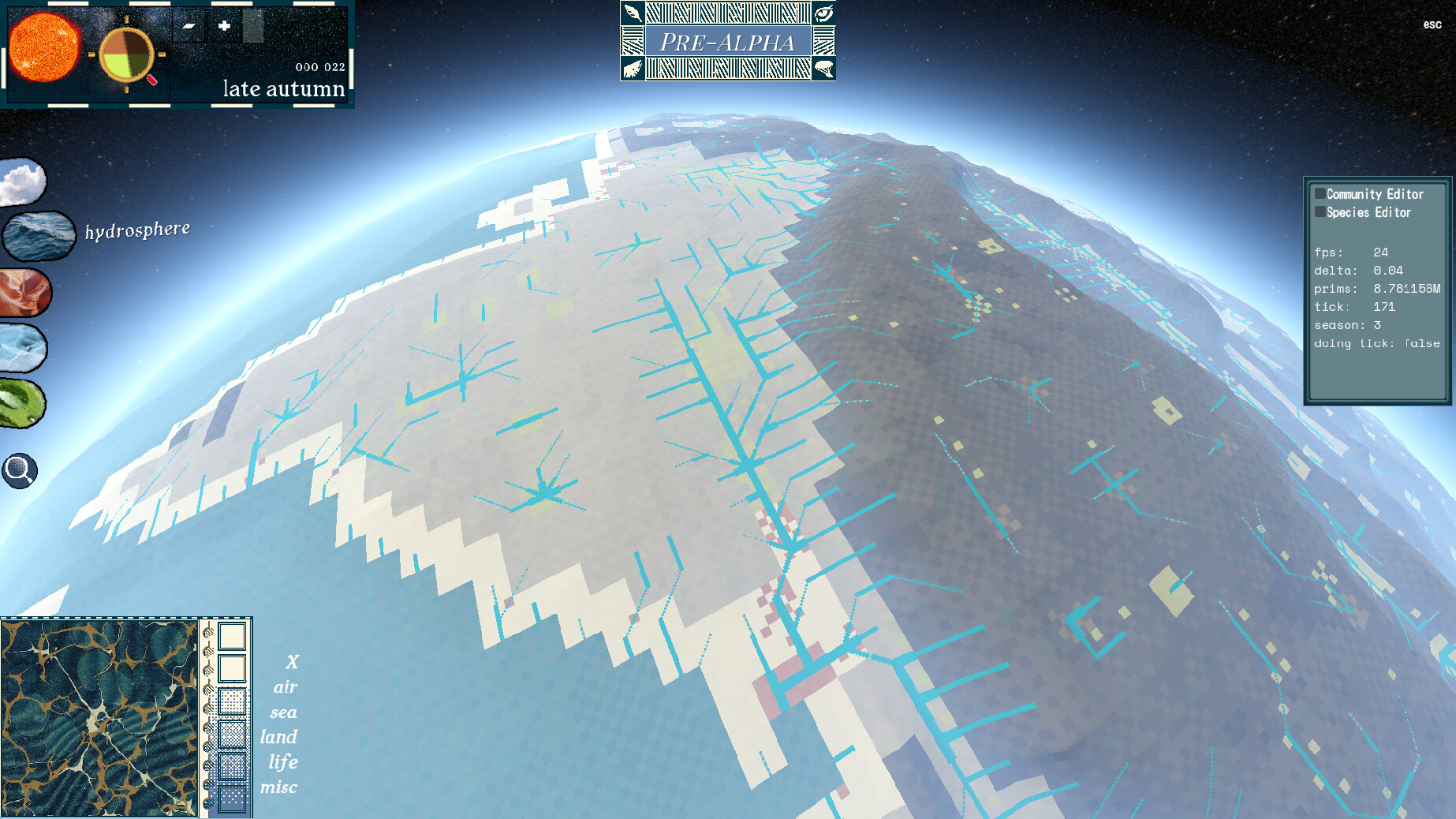The height and width of the screenshot is (819, 1456).
Task: Enable the Species Editor checkbox
Action: [1319, 212]
